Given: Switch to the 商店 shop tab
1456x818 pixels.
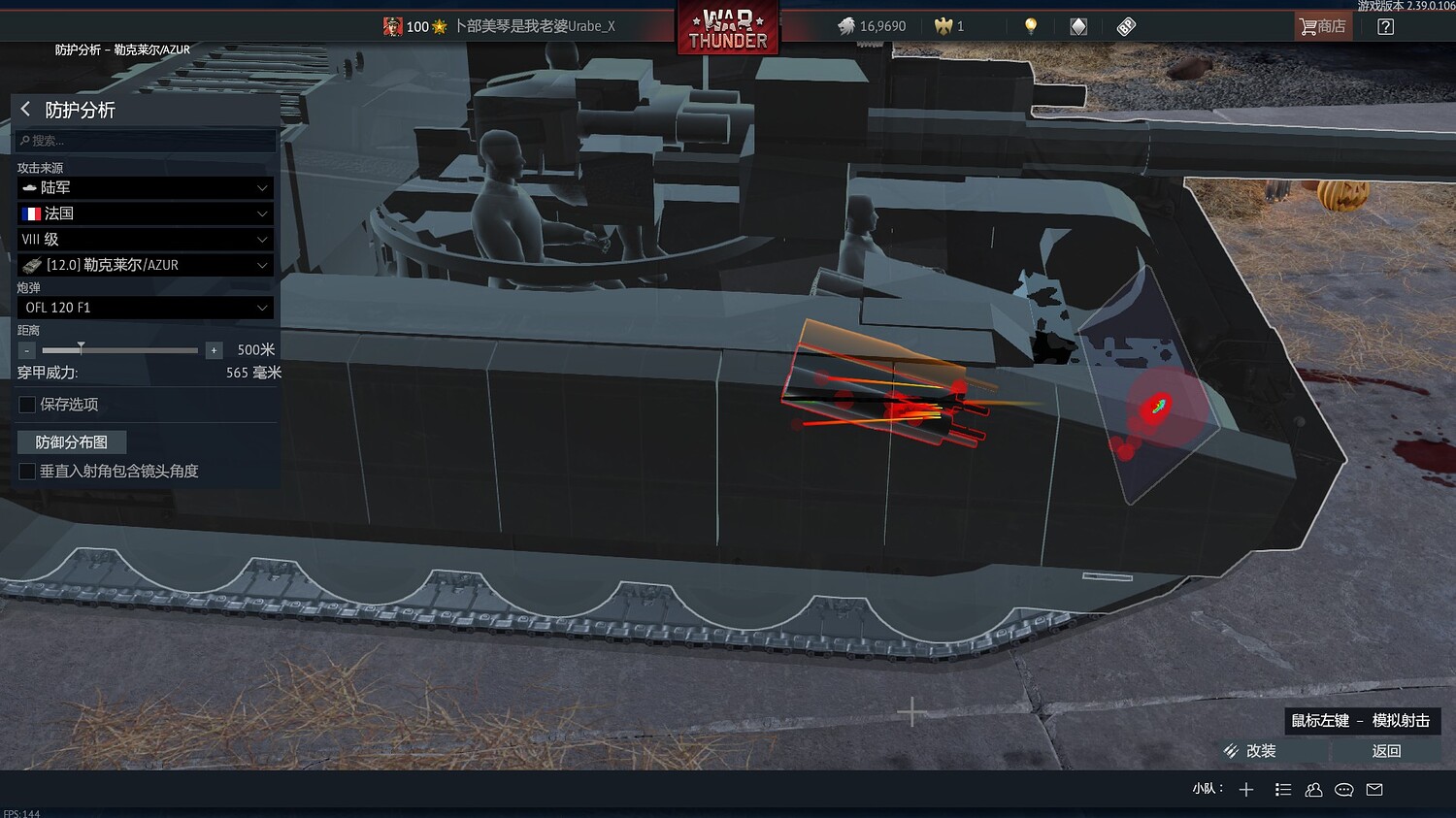Looking at the screenshot, I should pos(1322,26).
